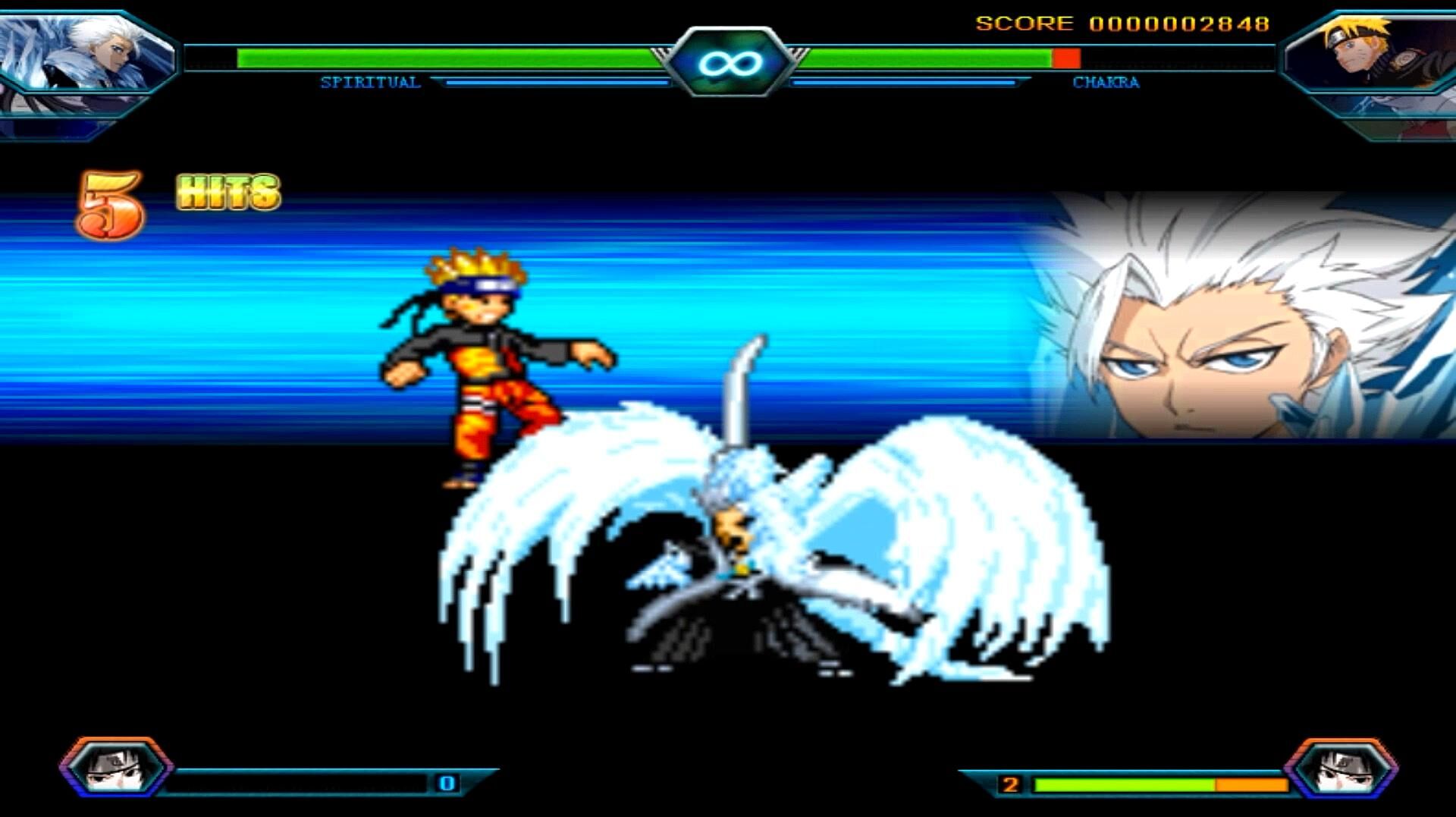Click the hexagonal frame around the infinity symbol

[x=728, y=61]
